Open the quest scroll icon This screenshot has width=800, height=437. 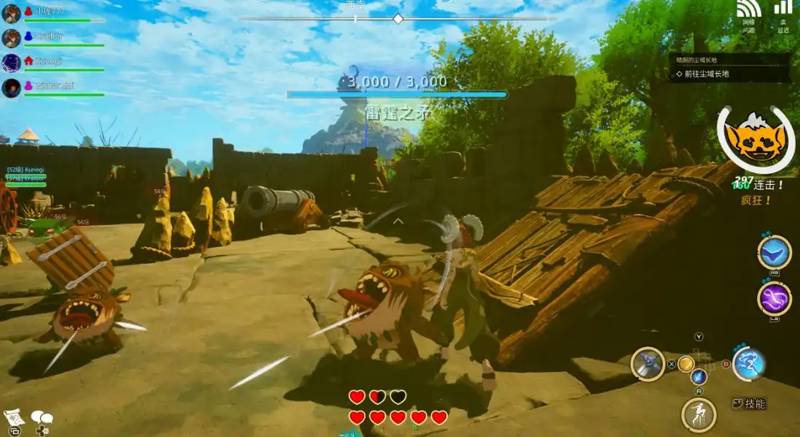tap(13, 417)
